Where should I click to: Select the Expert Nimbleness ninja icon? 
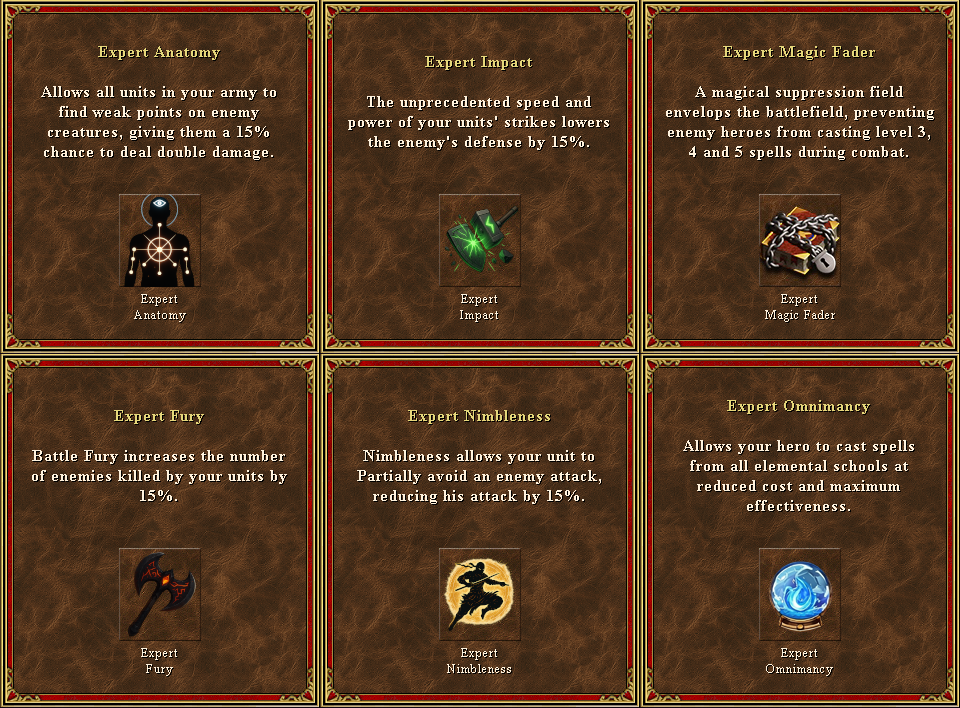point(480,594)
